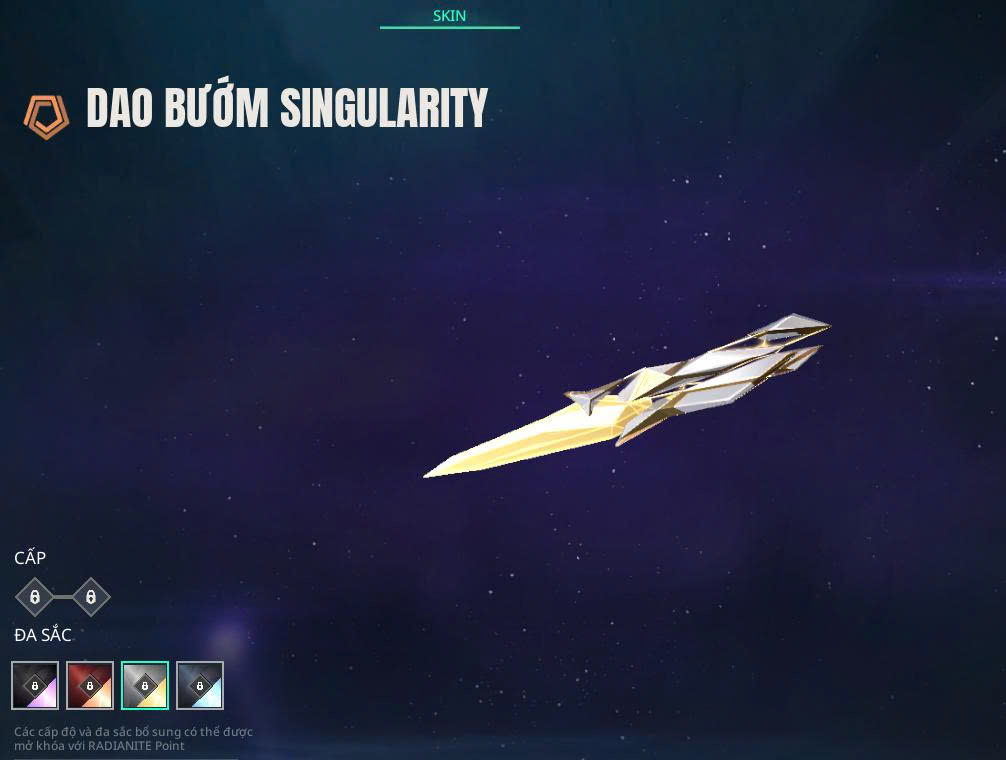This screenshot has width=1006, height=760.
Task: Choose the red and orange chroma variant
Action: click(x=90, y=686)
